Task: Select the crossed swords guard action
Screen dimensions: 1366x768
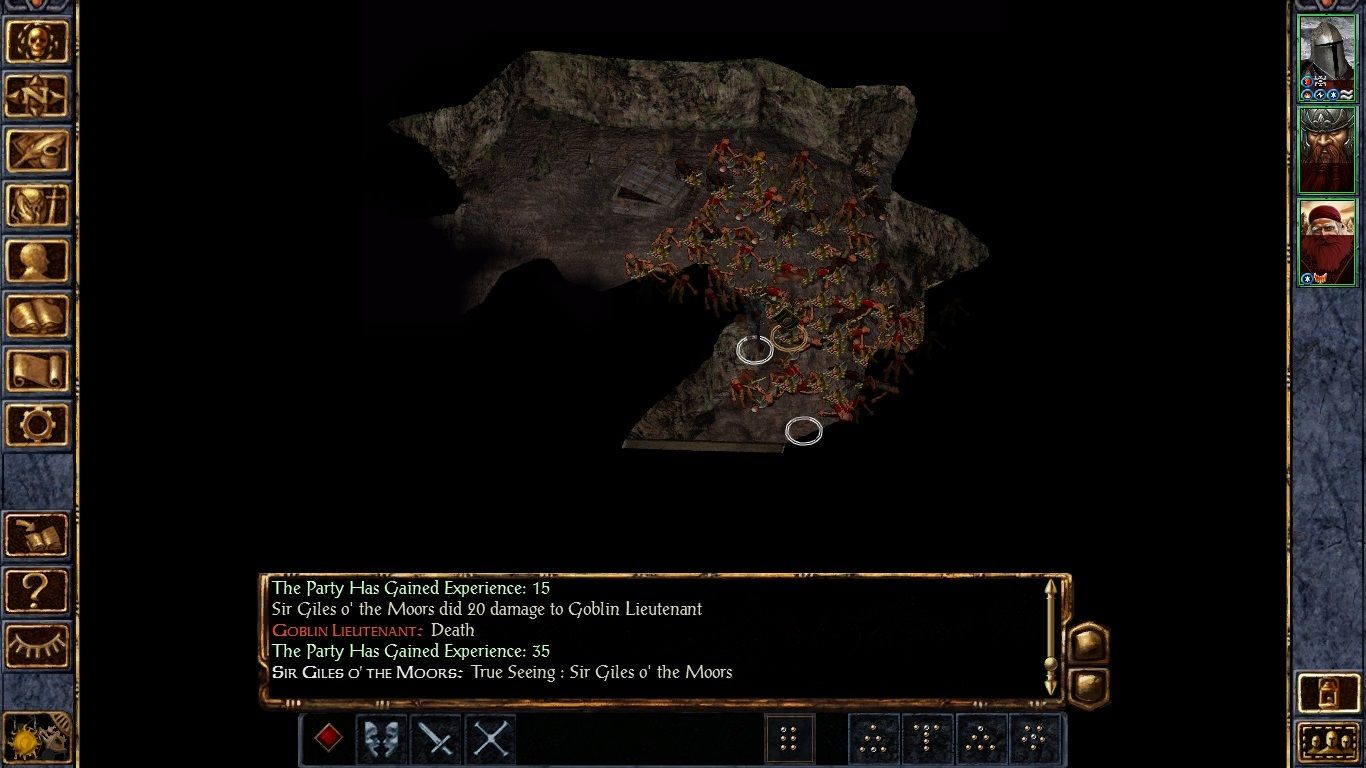Action: point(488,740)
